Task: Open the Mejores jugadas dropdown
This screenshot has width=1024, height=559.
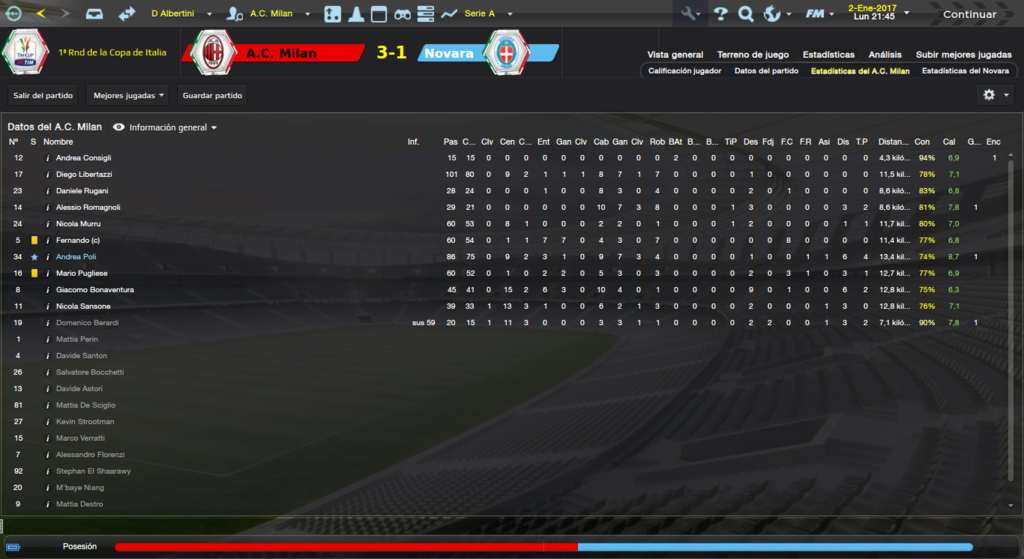Action: 128,95
